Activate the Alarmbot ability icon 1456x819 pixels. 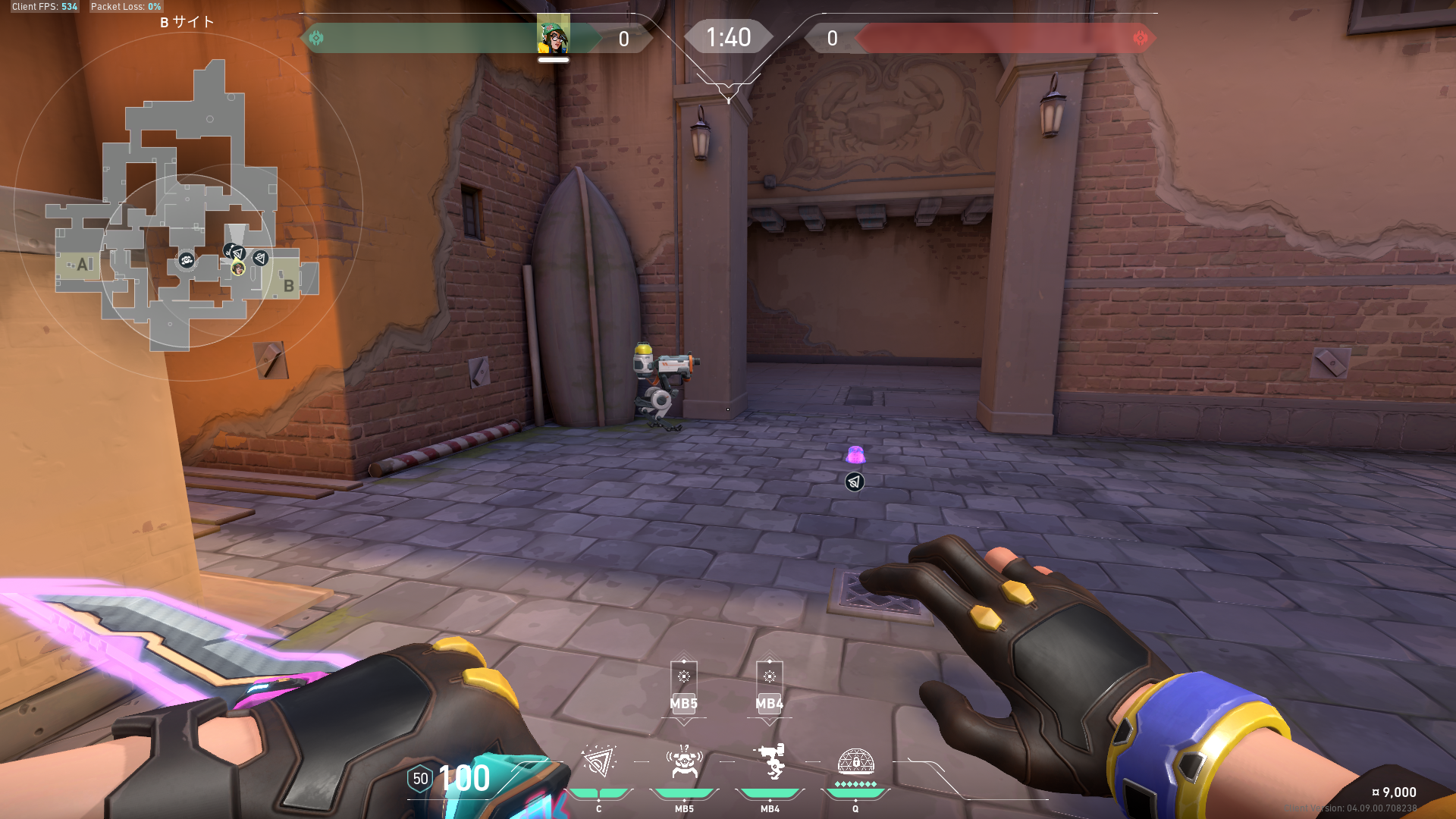[684, 762]
